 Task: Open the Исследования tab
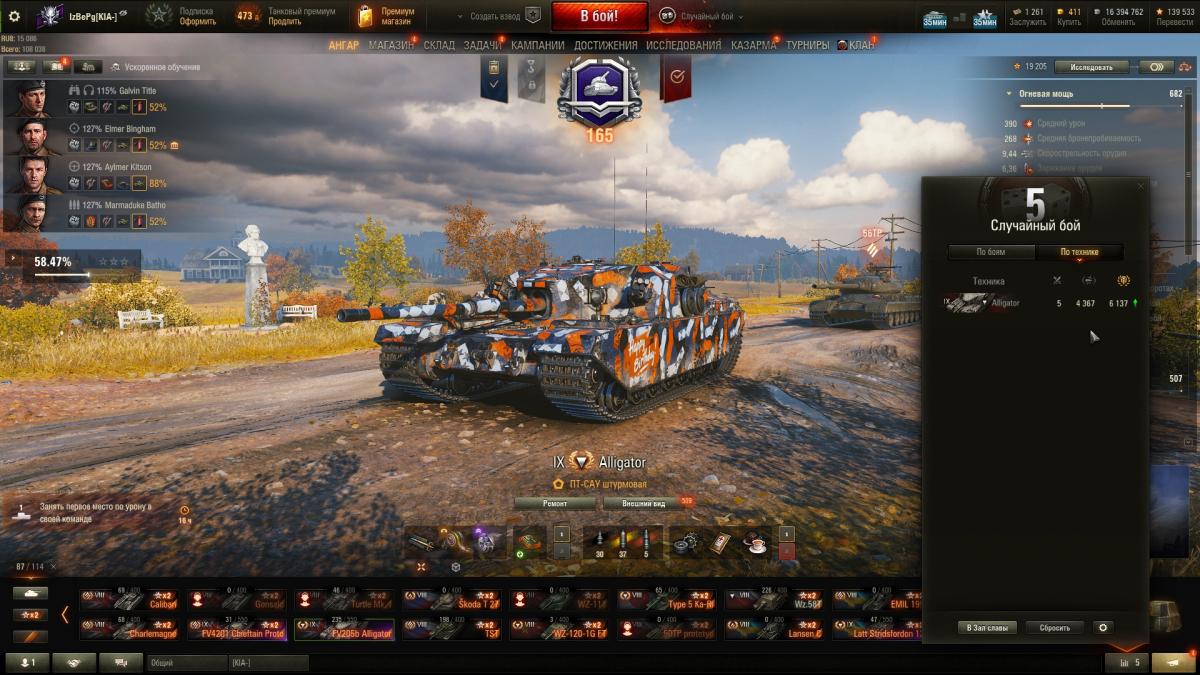[683, 45]
